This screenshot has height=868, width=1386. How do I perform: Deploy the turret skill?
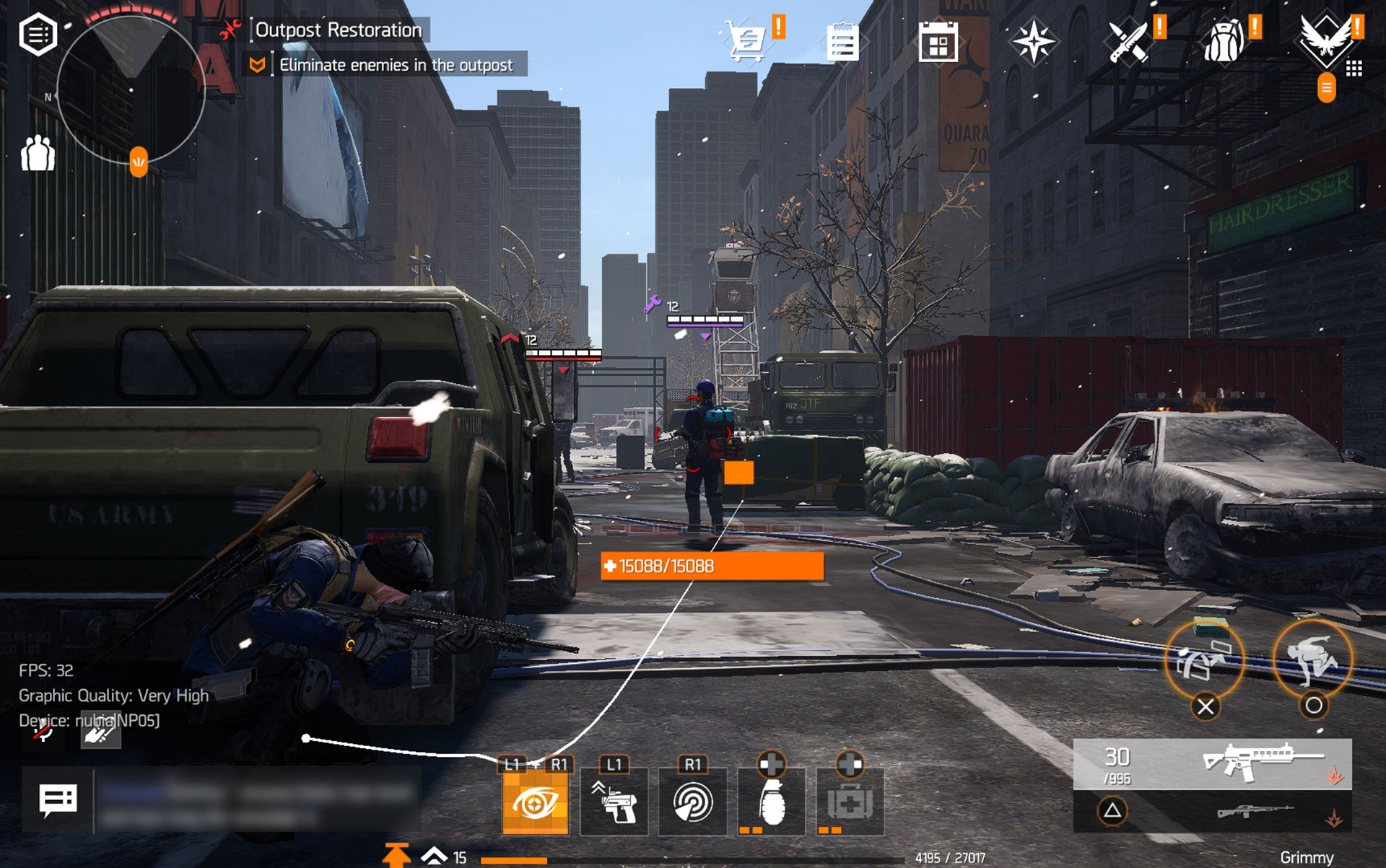click(x=614, y=802)
